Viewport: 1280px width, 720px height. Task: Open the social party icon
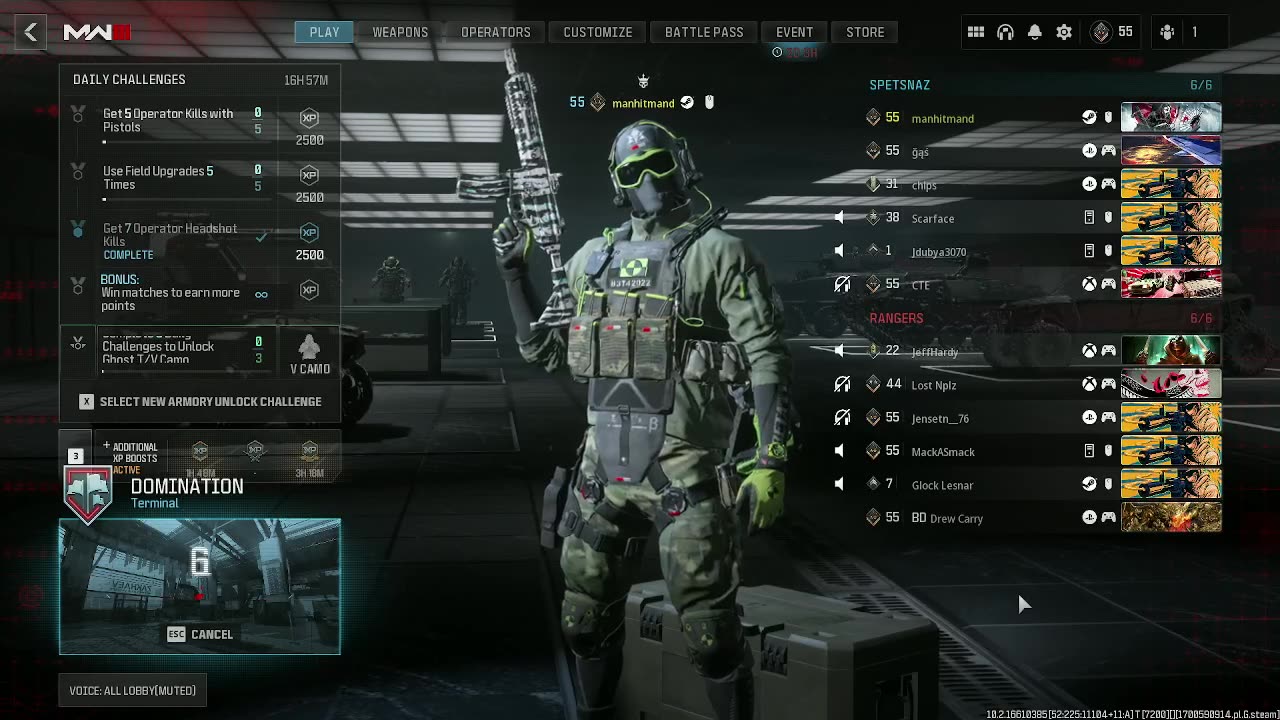point(1167,32)
